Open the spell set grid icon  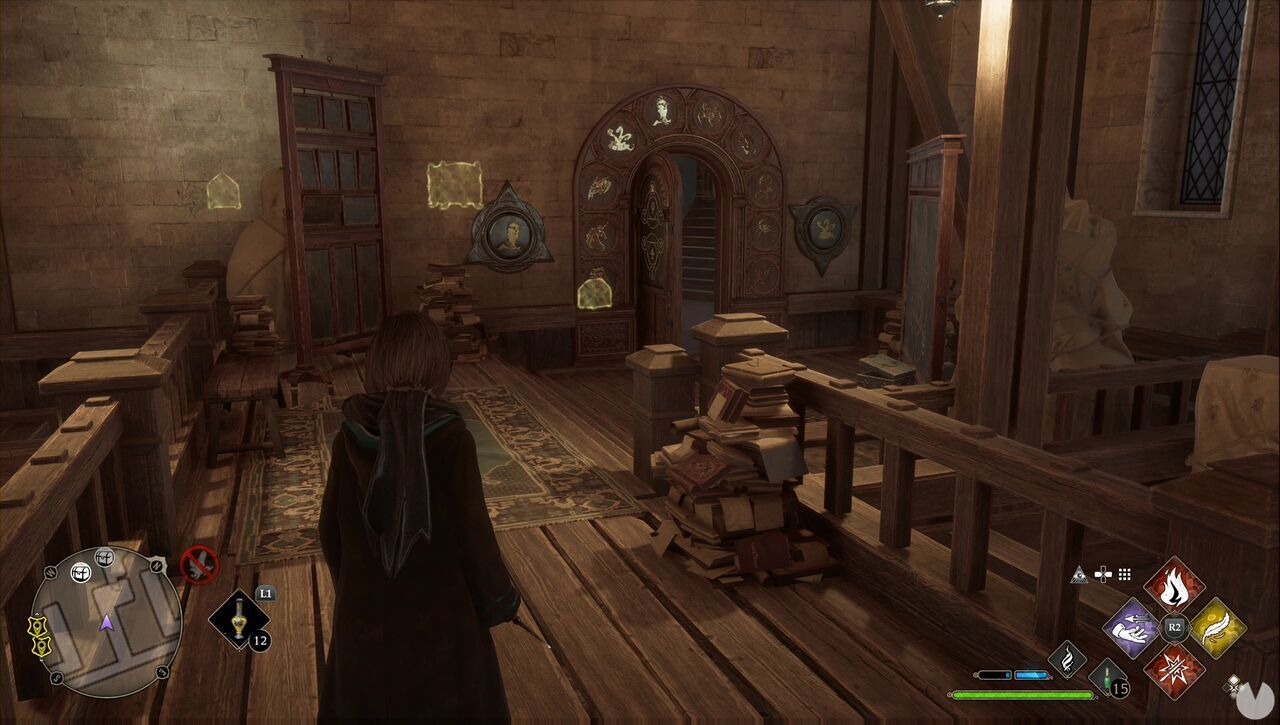(x=1124, y=573)
